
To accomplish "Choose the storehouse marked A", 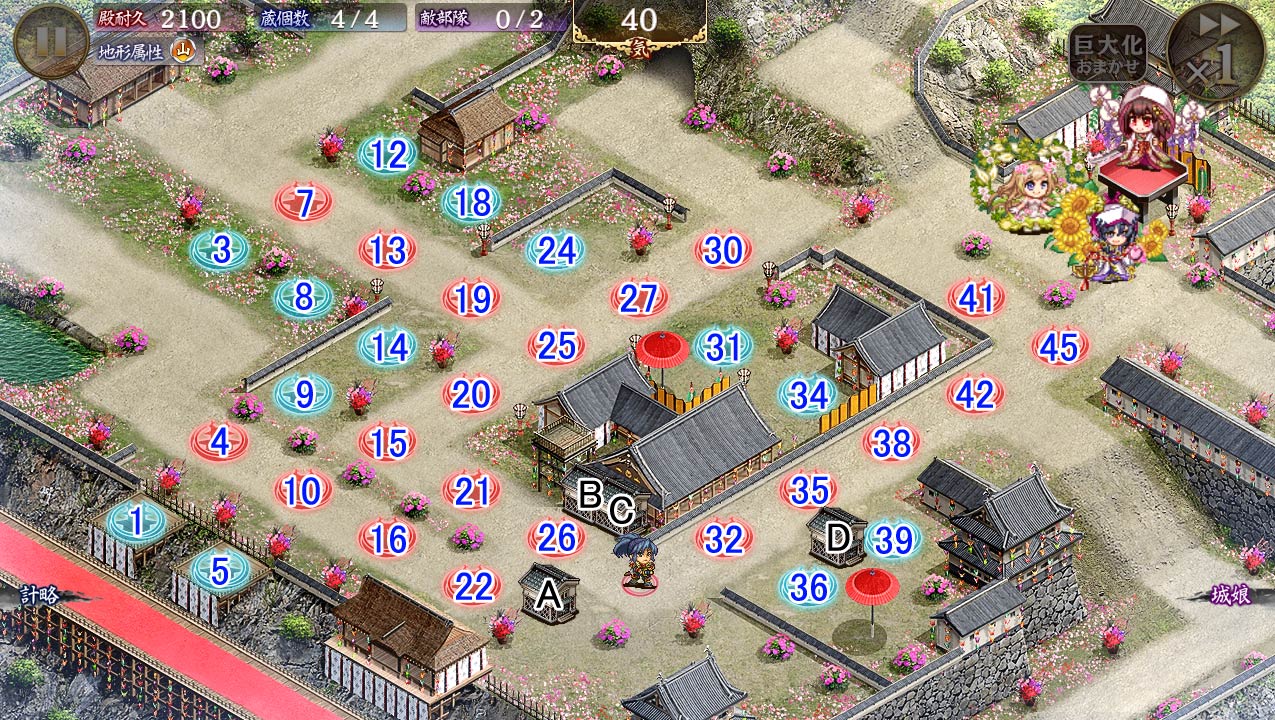I will pyautogui.click(x=548, y=594).
